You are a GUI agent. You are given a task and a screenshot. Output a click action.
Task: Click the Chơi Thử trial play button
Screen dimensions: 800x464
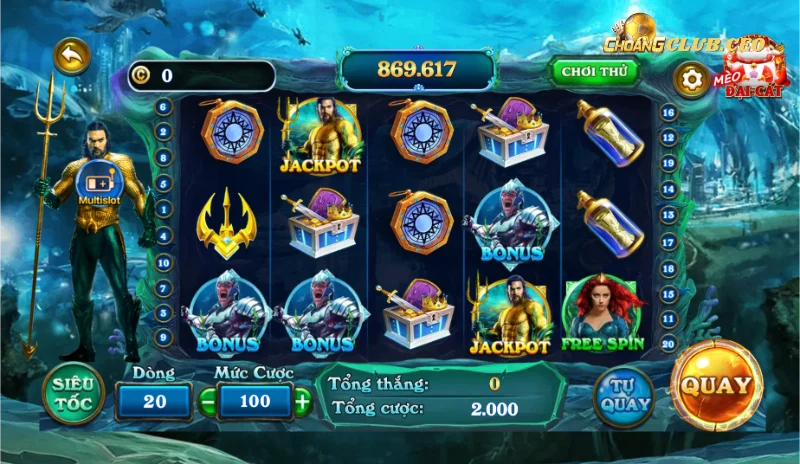[594, 71]
